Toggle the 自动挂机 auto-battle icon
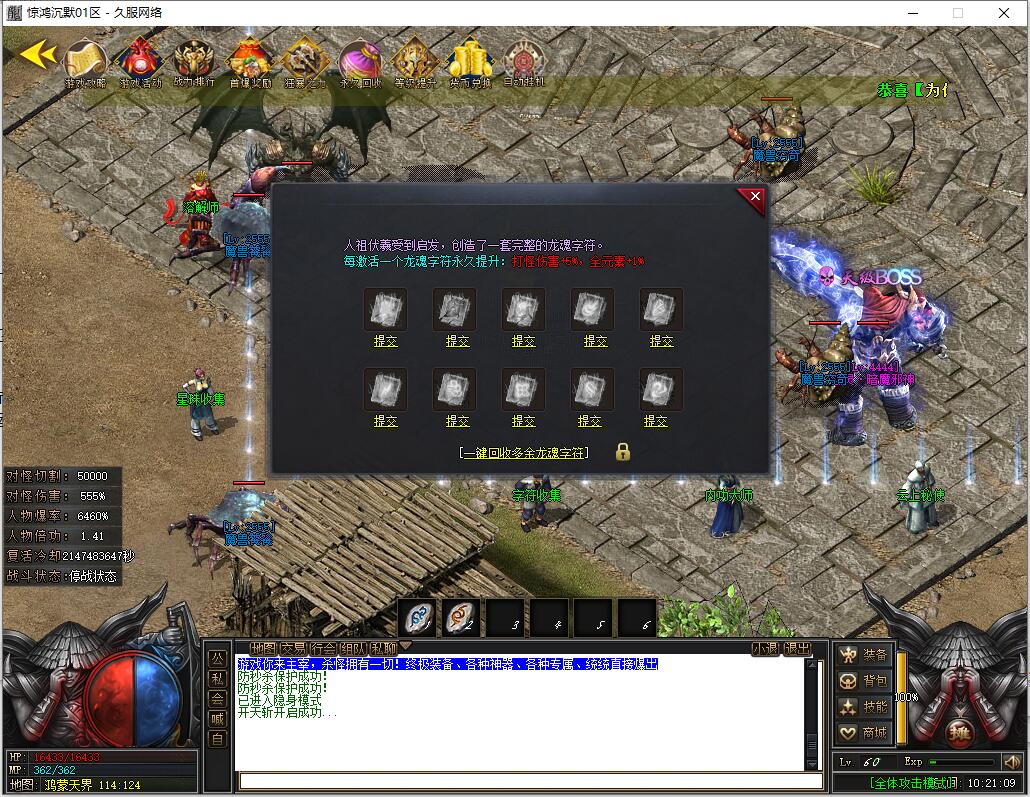The height and width of the screenshot is (797, 1030). tap(524, 62)
